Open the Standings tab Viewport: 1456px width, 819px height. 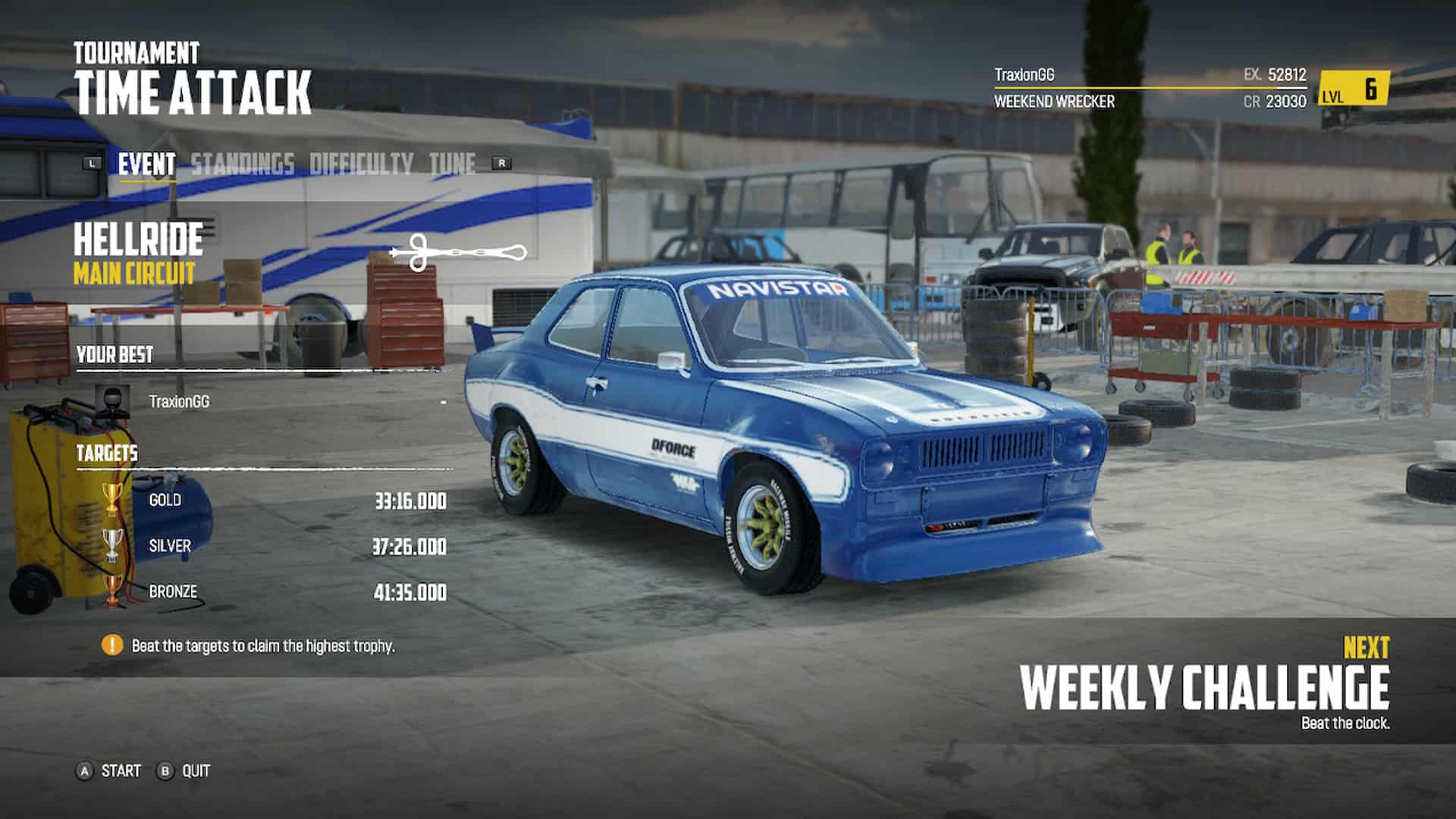coord(242,164)
